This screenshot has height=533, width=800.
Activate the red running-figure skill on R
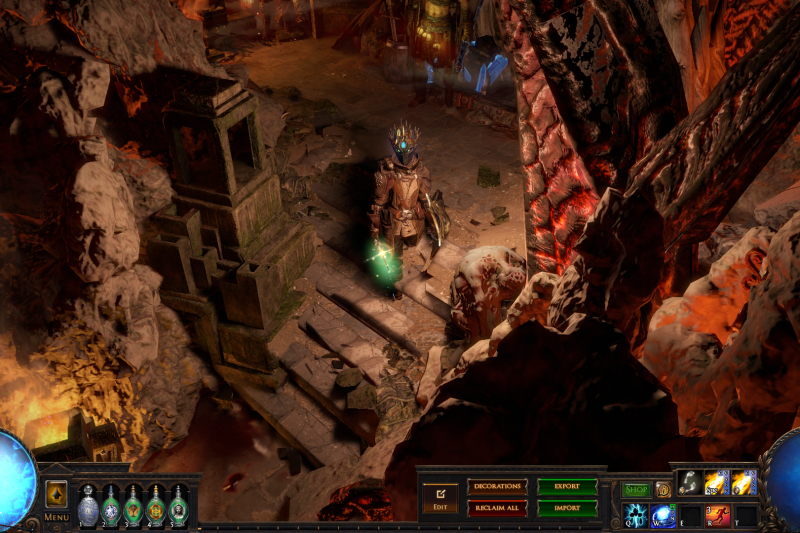(717, 515)
